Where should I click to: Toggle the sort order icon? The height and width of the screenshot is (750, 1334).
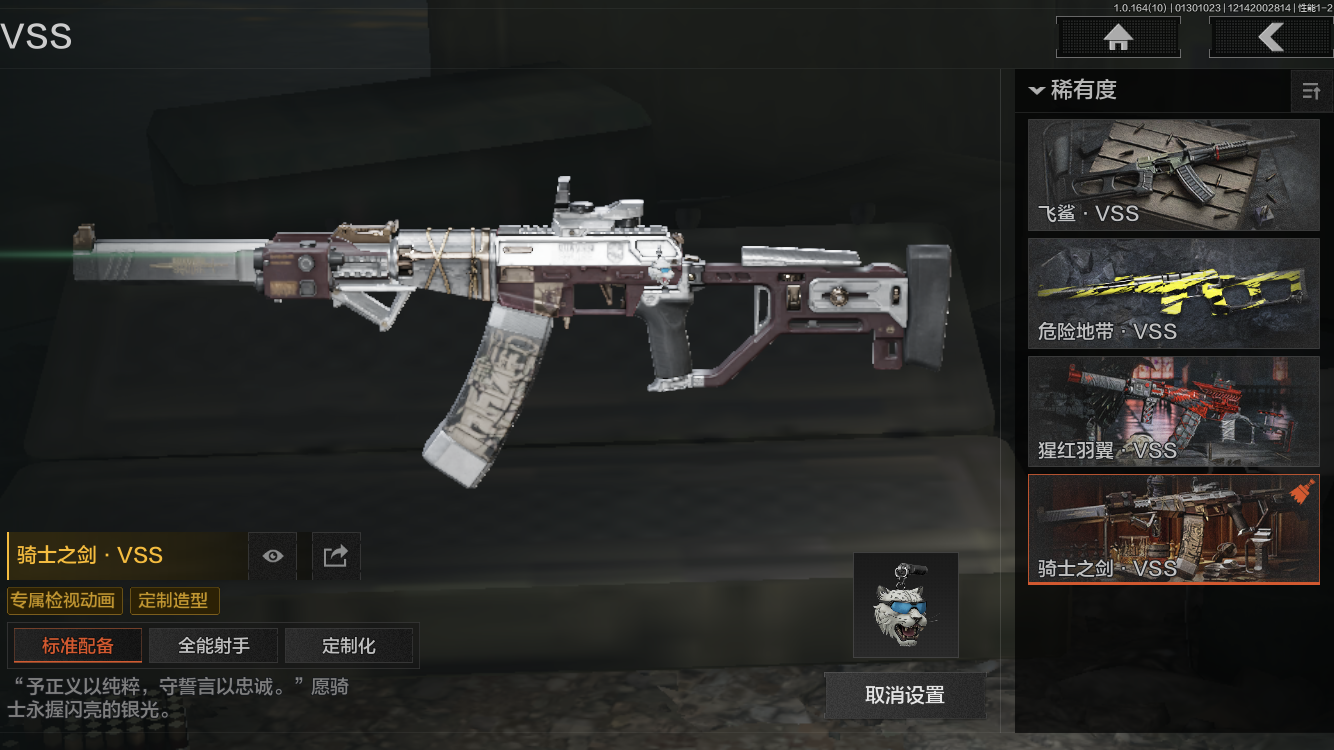coord(1310,92)
